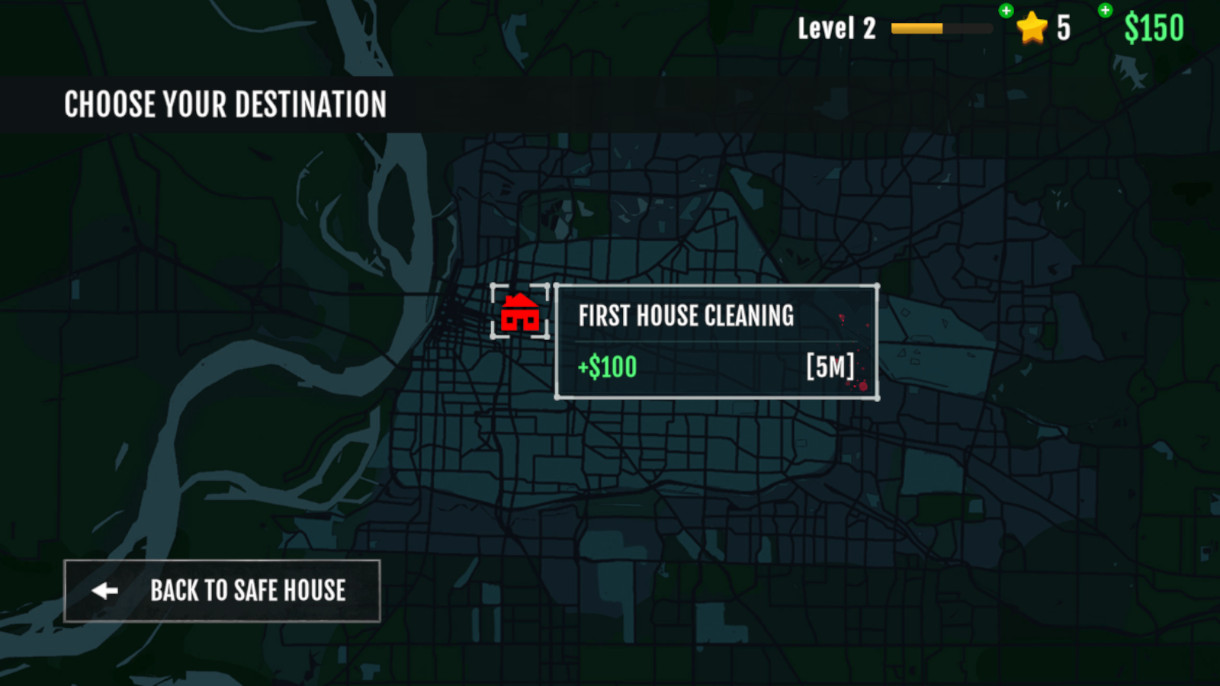Choose the First House Cleaning job
This screenshot has height=686, width=1220.
(x=716, y=342)
